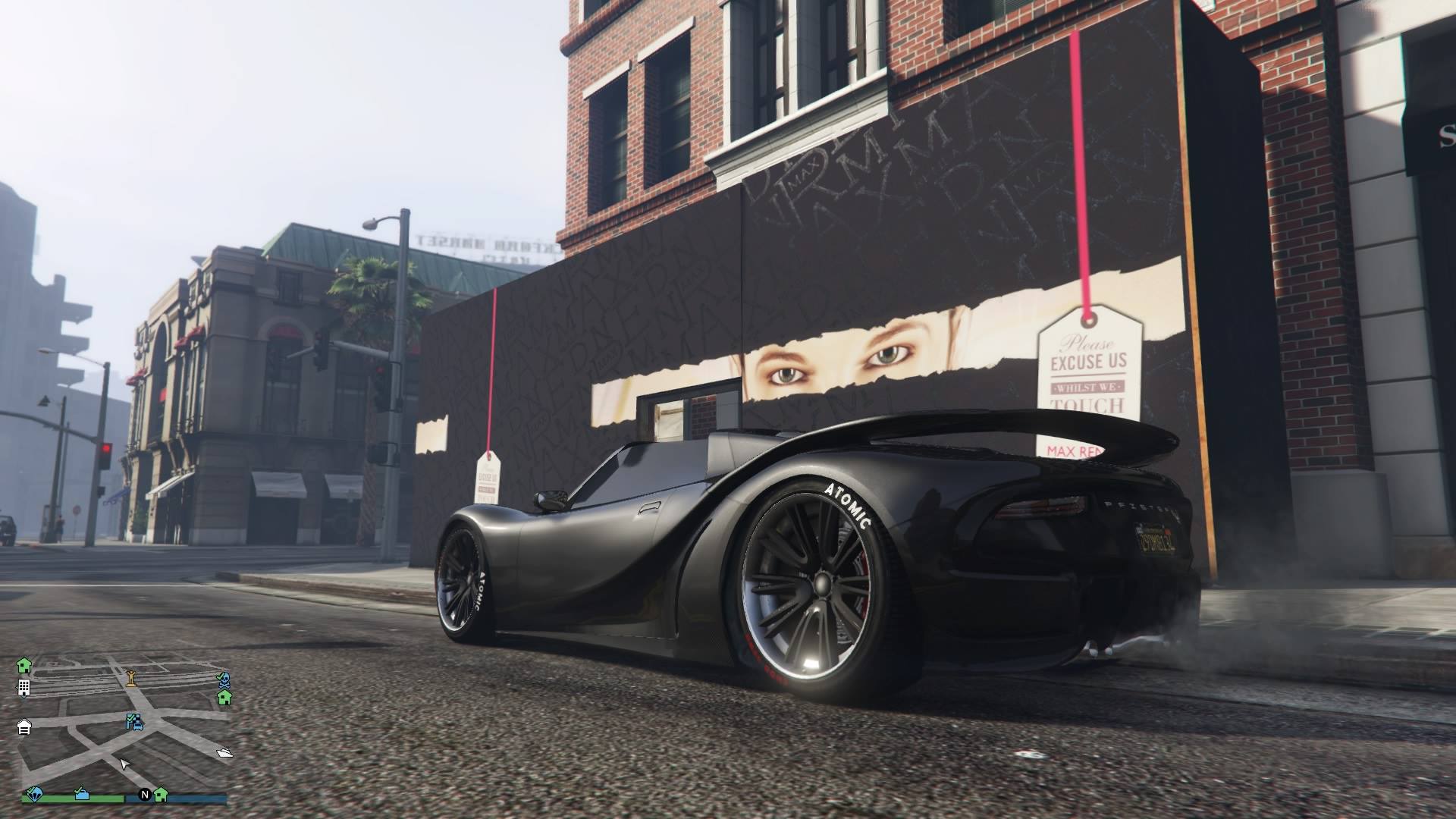1456x819 pixels.
Task: Click the north compass N marker
Action: [144, 795]
